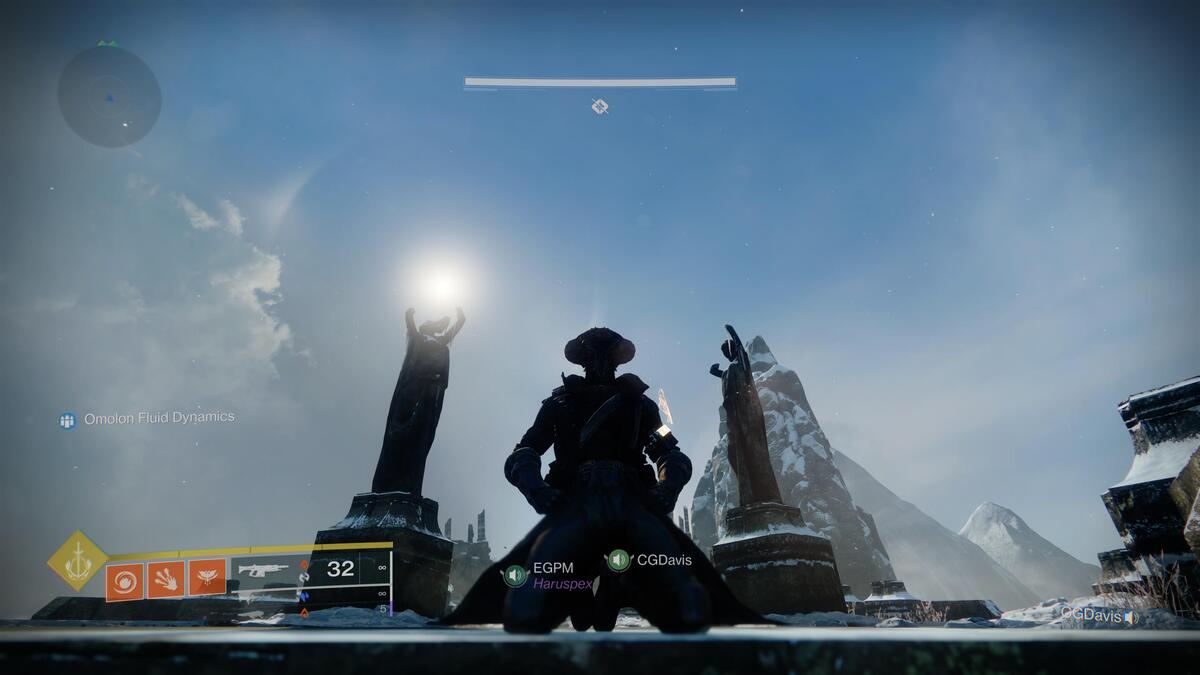Click the circular radar minimap
Screen dimensions: 1200x675
click(109, 97)
